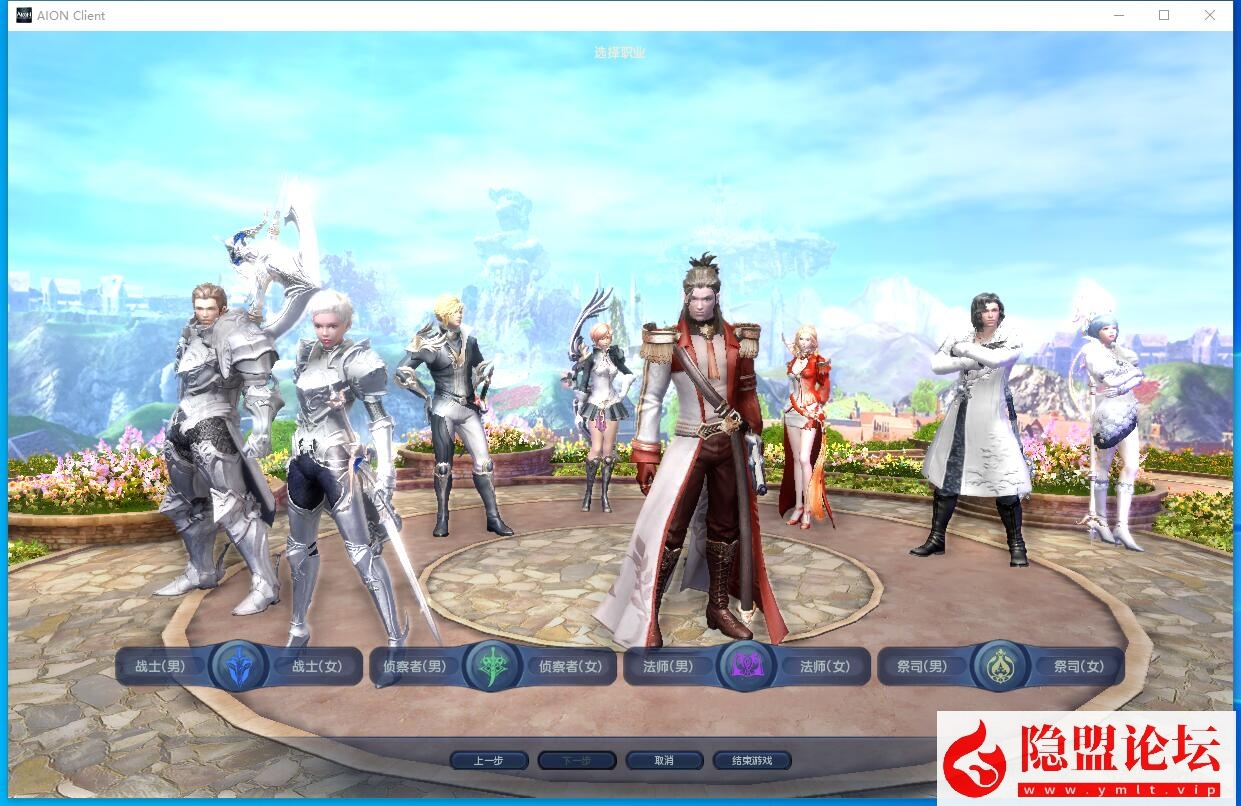1241x806 pixels.
Task: Cancel with the 取消 button
Action: (x=664, y=761)
